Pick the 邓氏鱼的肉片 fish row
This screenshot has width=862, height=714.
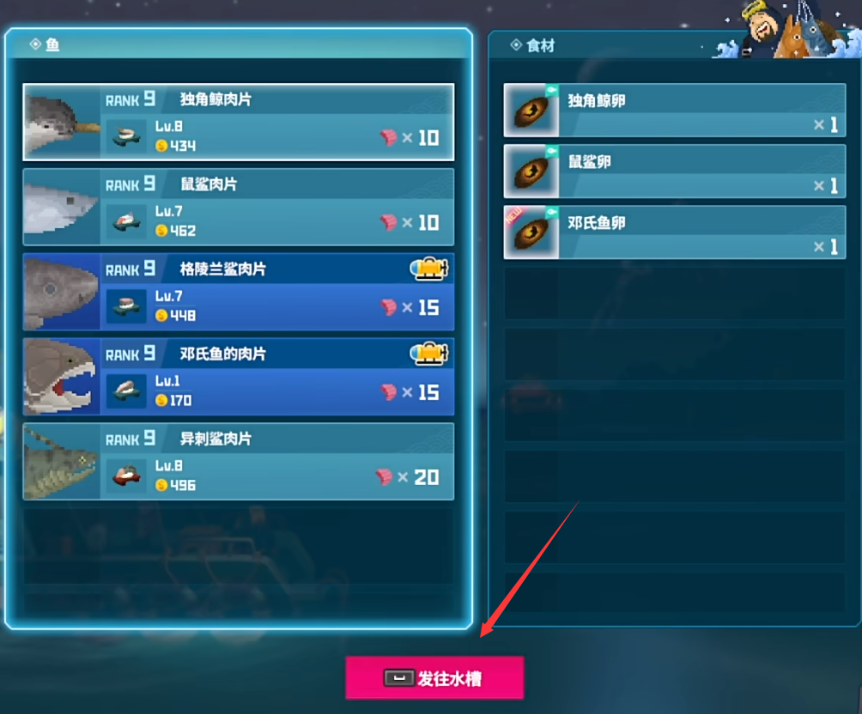coord(238,377)
